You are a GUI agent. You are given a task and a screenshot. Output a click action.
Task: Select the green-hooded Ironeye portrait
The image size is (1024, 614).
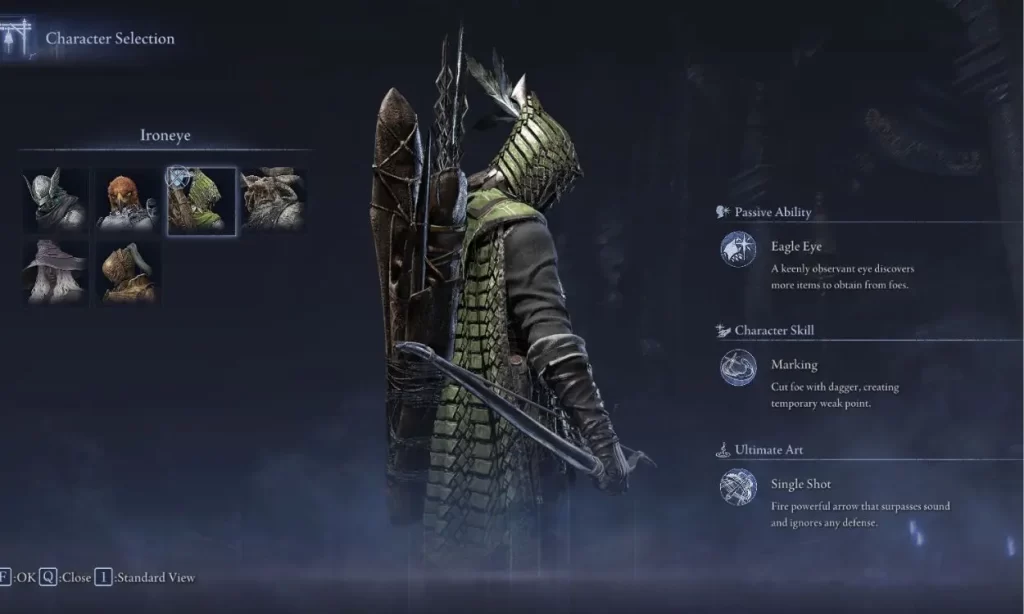[201, 201]
